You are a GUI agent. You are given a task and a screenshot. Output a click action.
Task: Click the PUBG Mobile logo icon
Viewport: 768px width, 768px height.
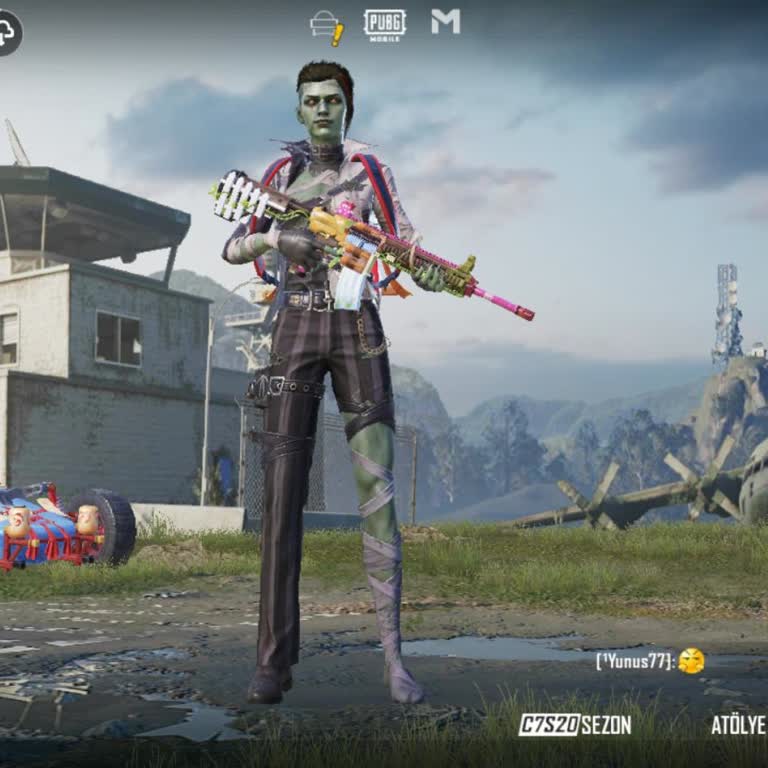tap(384, 25)
